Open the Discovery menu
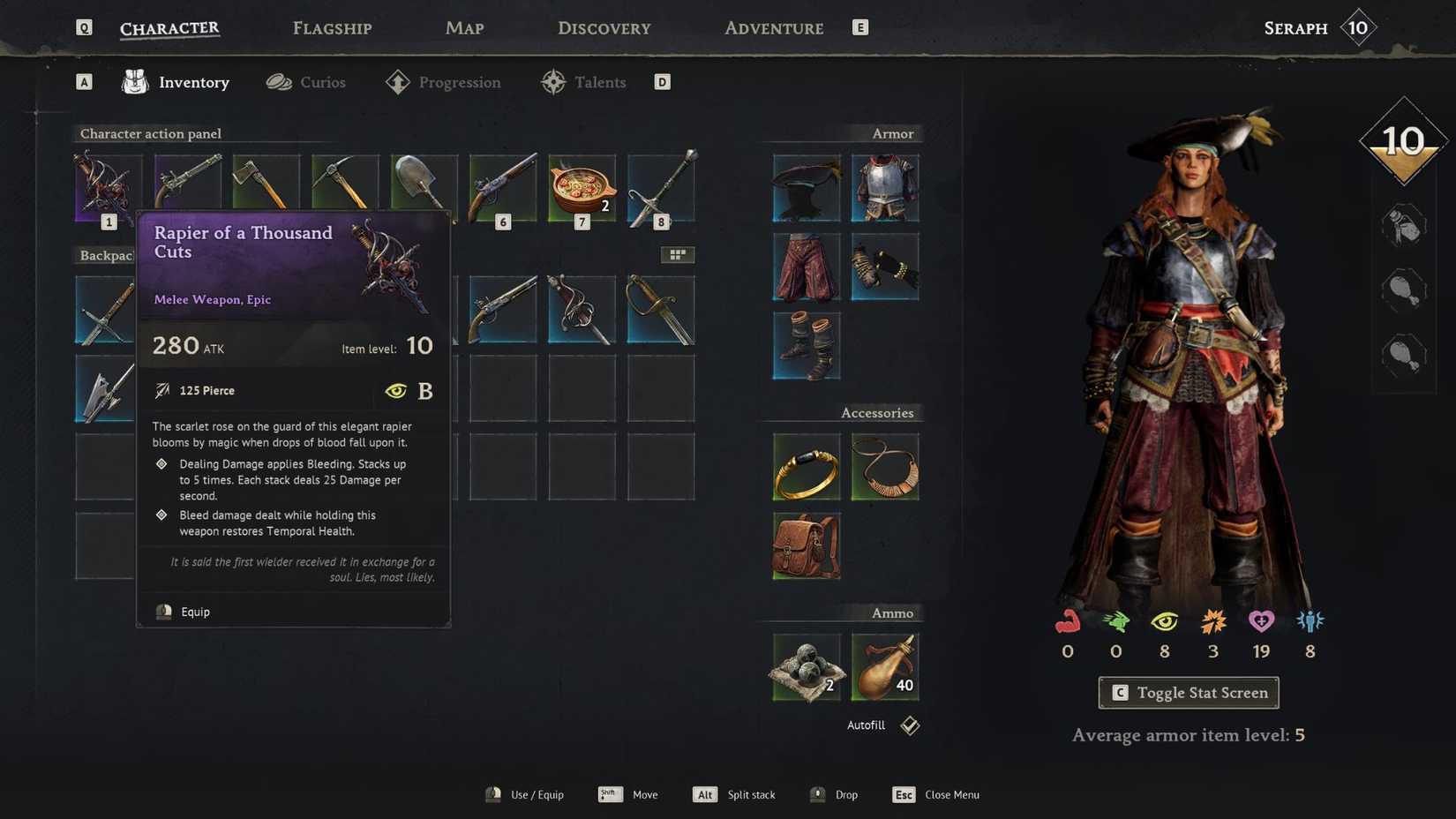This screenshot has width=1456, height=819. pyautogui.click(x=604, y=27)
